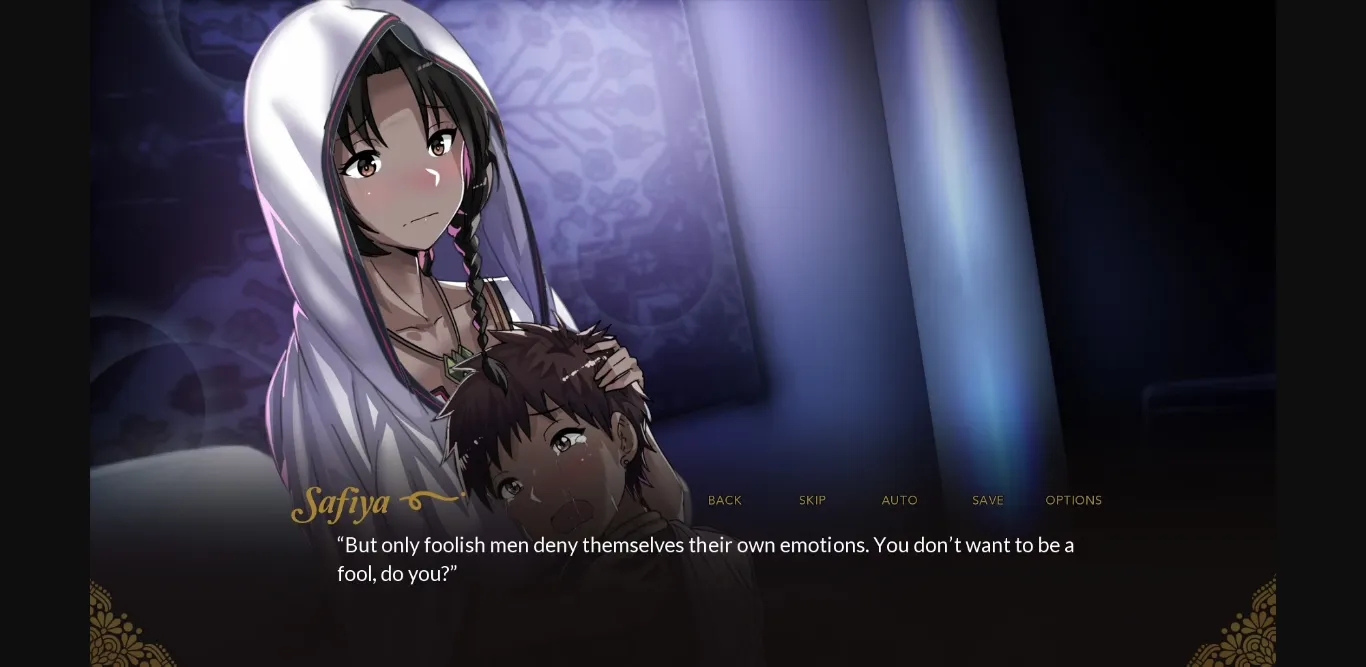Turn on Auto dialogue advance
This screenshot has width=1366, height=667.
click(x=899, y=500)
